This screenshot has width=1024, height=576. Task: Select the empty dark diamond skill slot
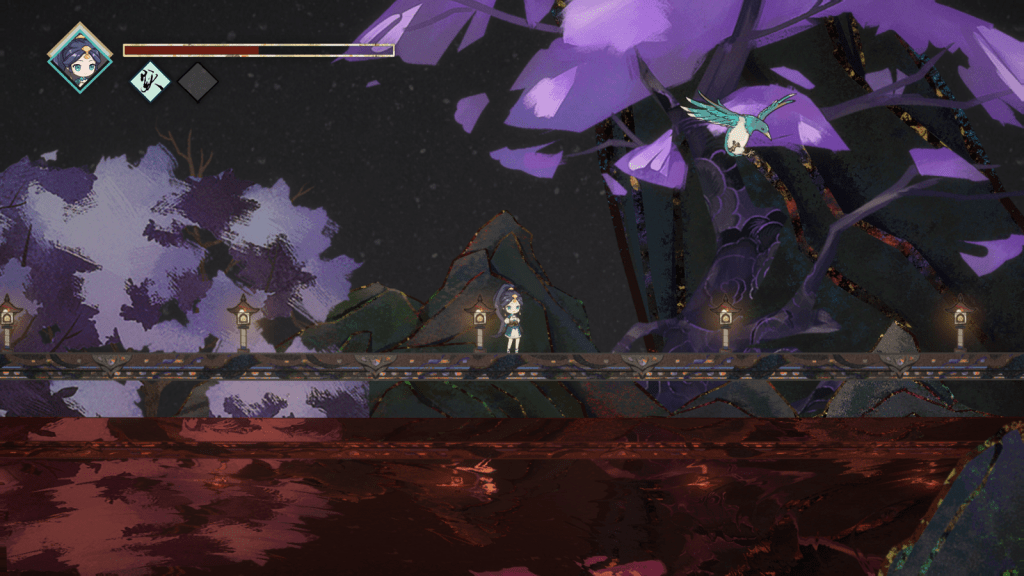click(198, 82)
